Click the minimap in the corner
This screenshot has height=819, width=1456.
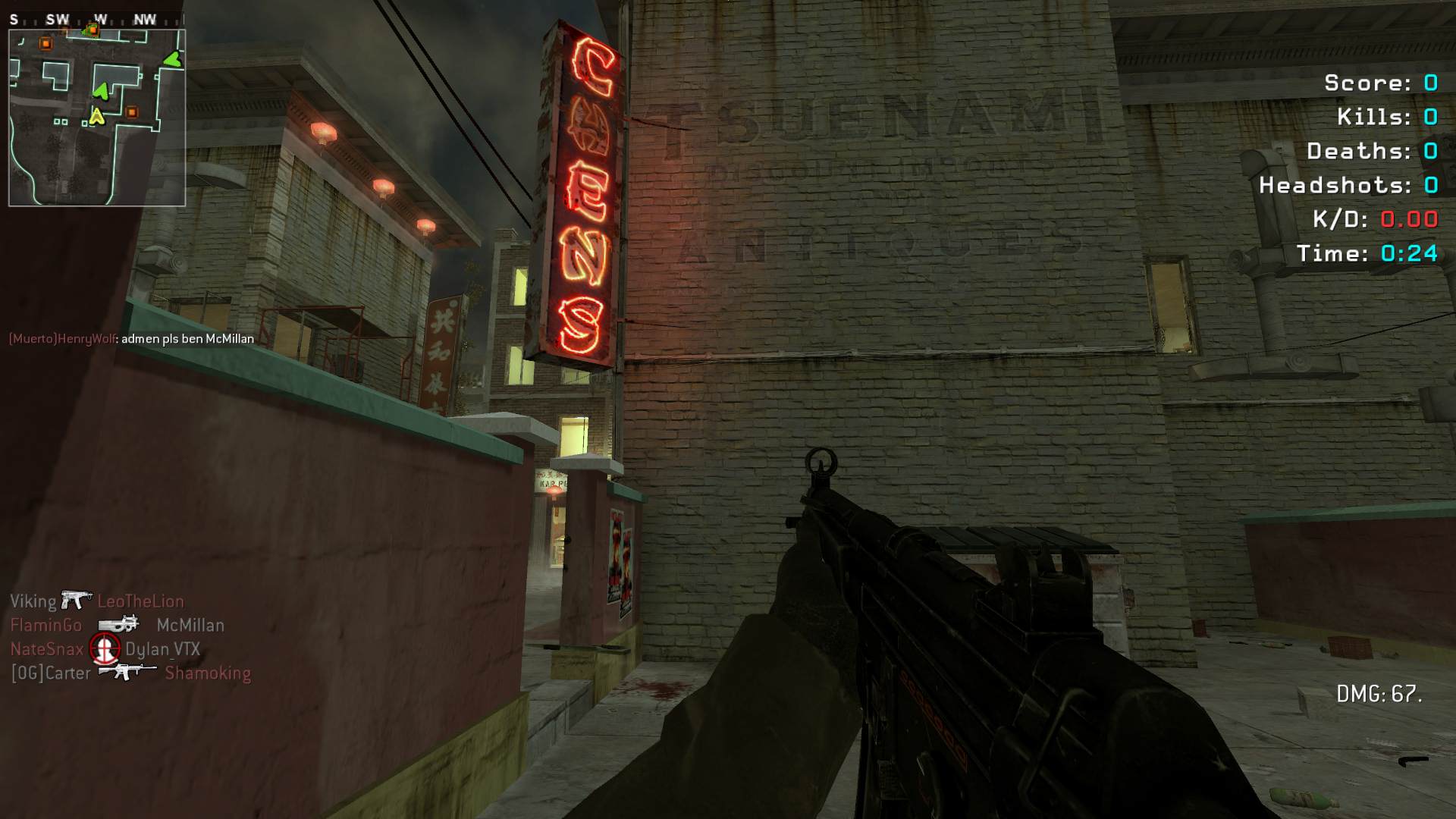coord(97,118)
